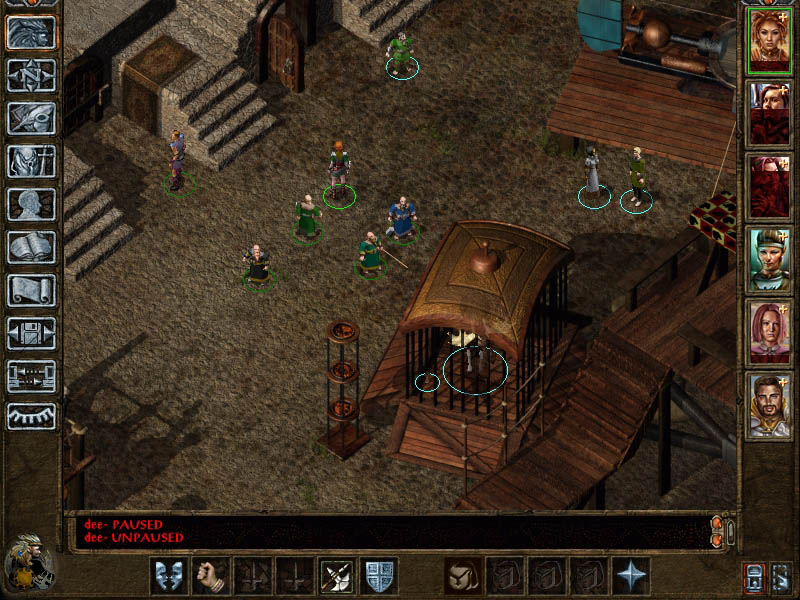Image resolution: width=800 pixels, height=600 pixels.
Task: Open game options with the floppy disk icon
Action: click(31, 333)
